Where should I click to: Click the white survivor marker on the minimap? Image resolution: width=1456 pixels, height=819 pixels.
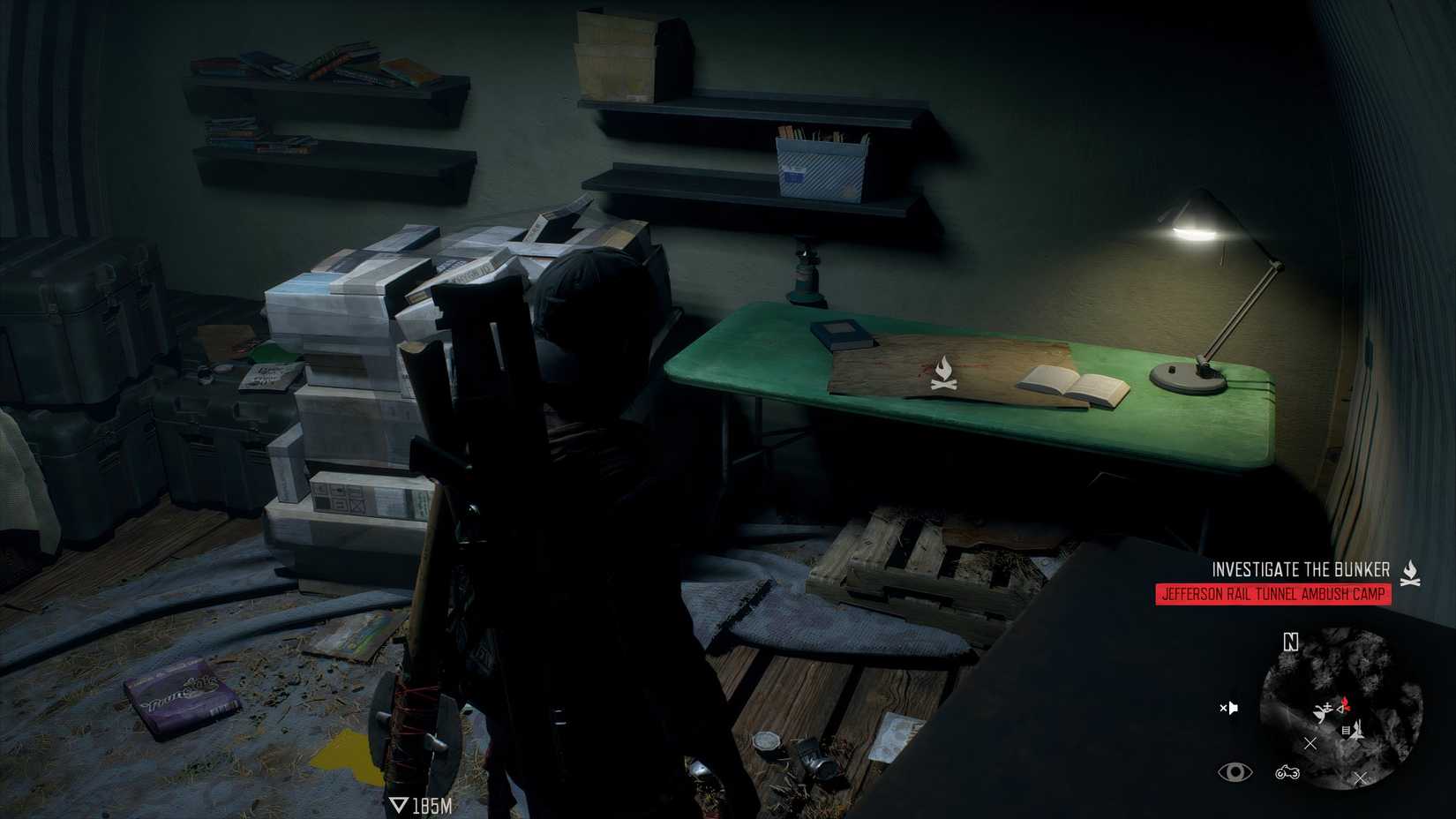click(x=1324, y=711)
